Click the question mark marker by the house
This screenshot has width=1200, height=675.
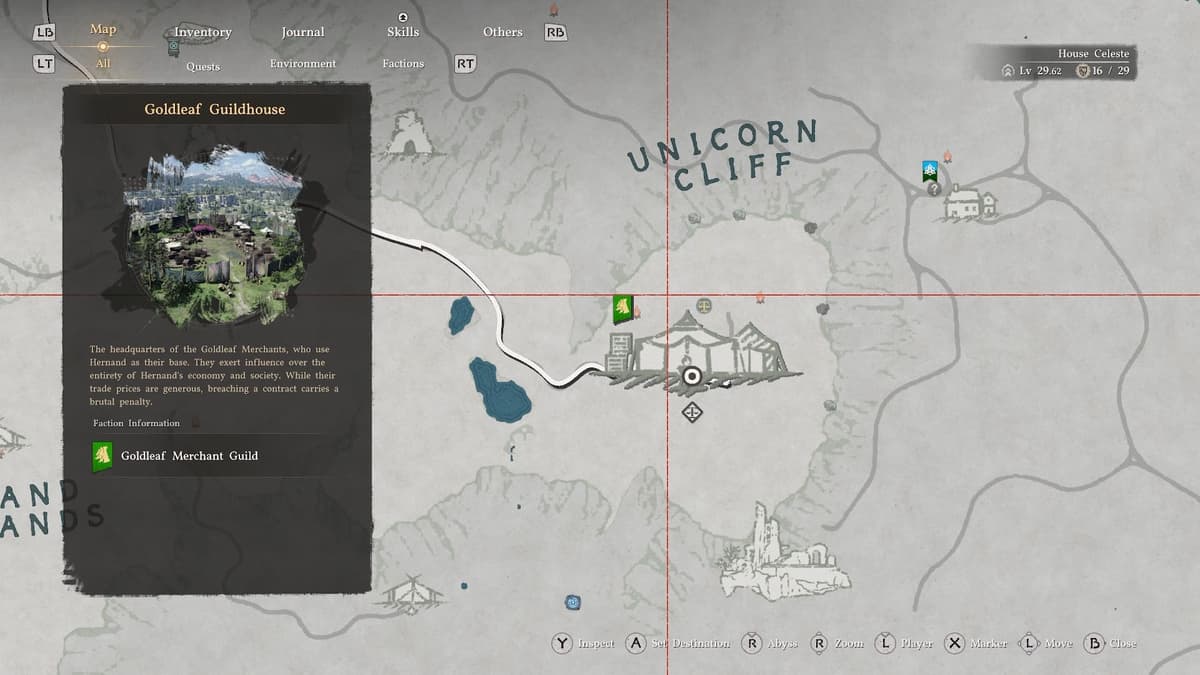[x=934, y=188]
